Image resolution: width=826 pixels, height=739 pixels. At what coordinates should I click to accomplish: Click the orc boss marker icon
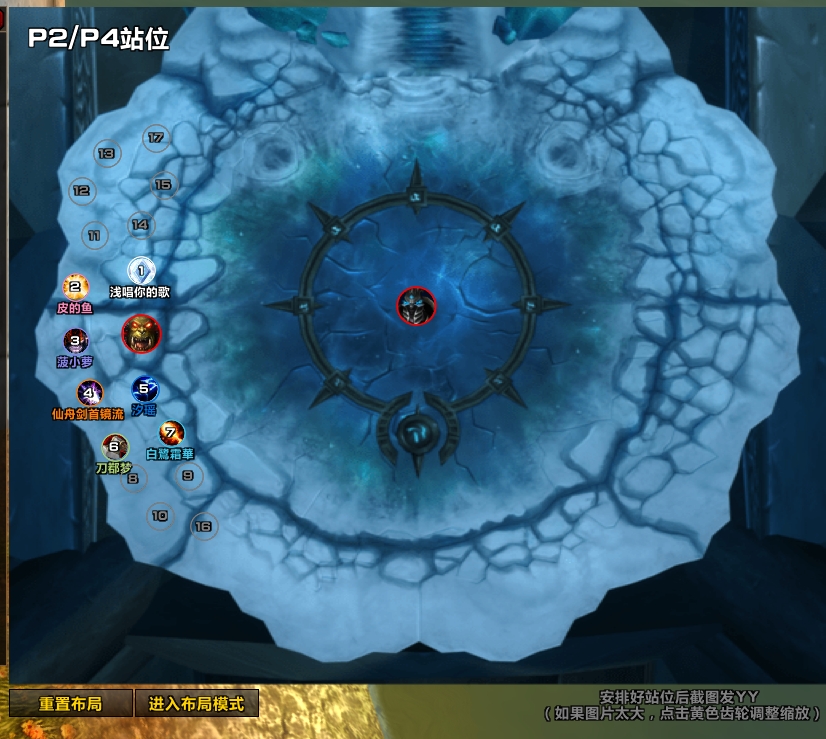tap(141, 334)
